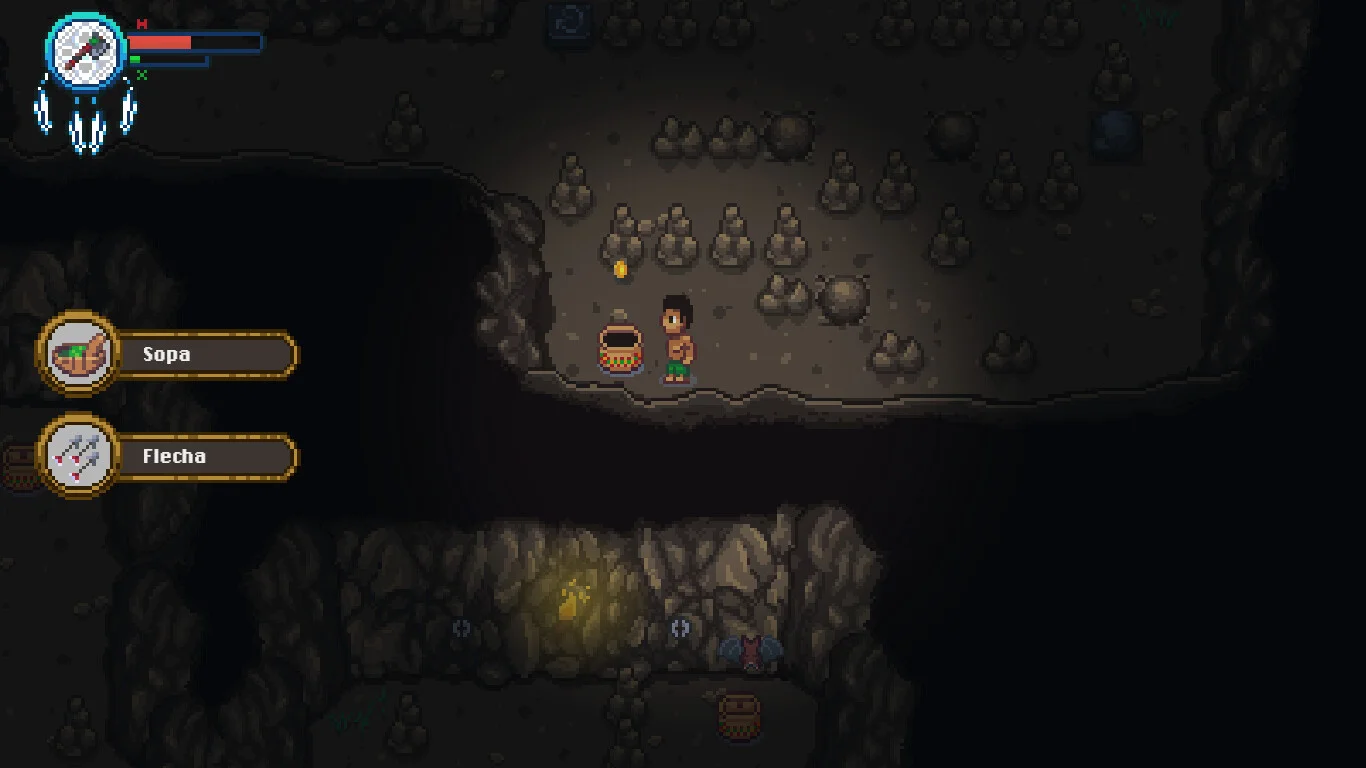The image size is (1366, 768).
Task: Select the Sopa crafting option
Action: pos(168,355)
